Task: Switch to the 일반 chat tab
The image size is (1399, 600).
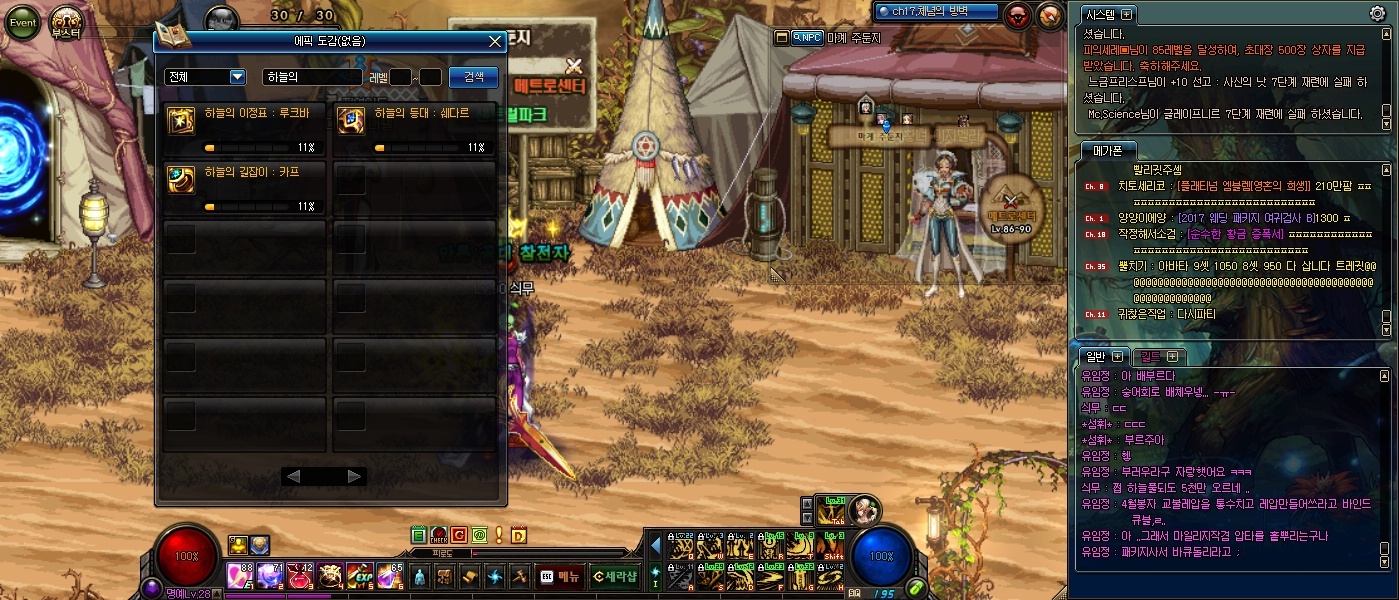Action: point(1103,357)
